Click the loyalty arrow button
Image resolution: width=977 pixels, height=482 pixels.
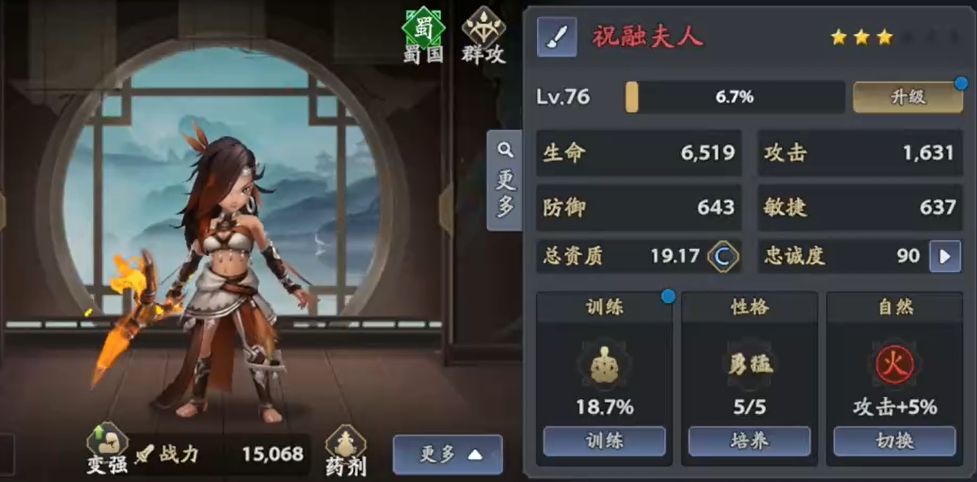[944, 256]
